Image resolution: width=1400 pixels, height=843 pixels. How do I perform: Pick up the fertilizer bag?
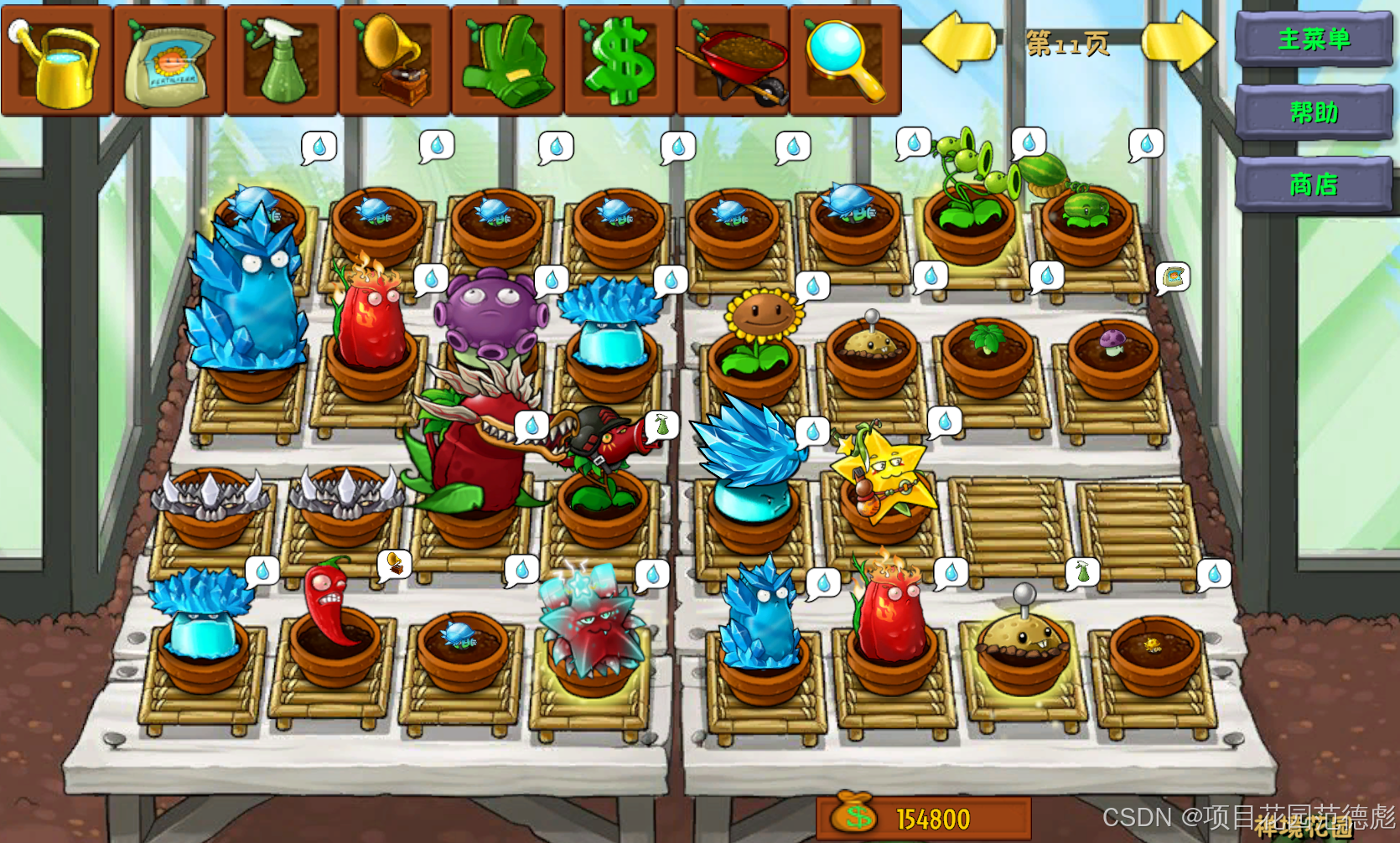169,60
